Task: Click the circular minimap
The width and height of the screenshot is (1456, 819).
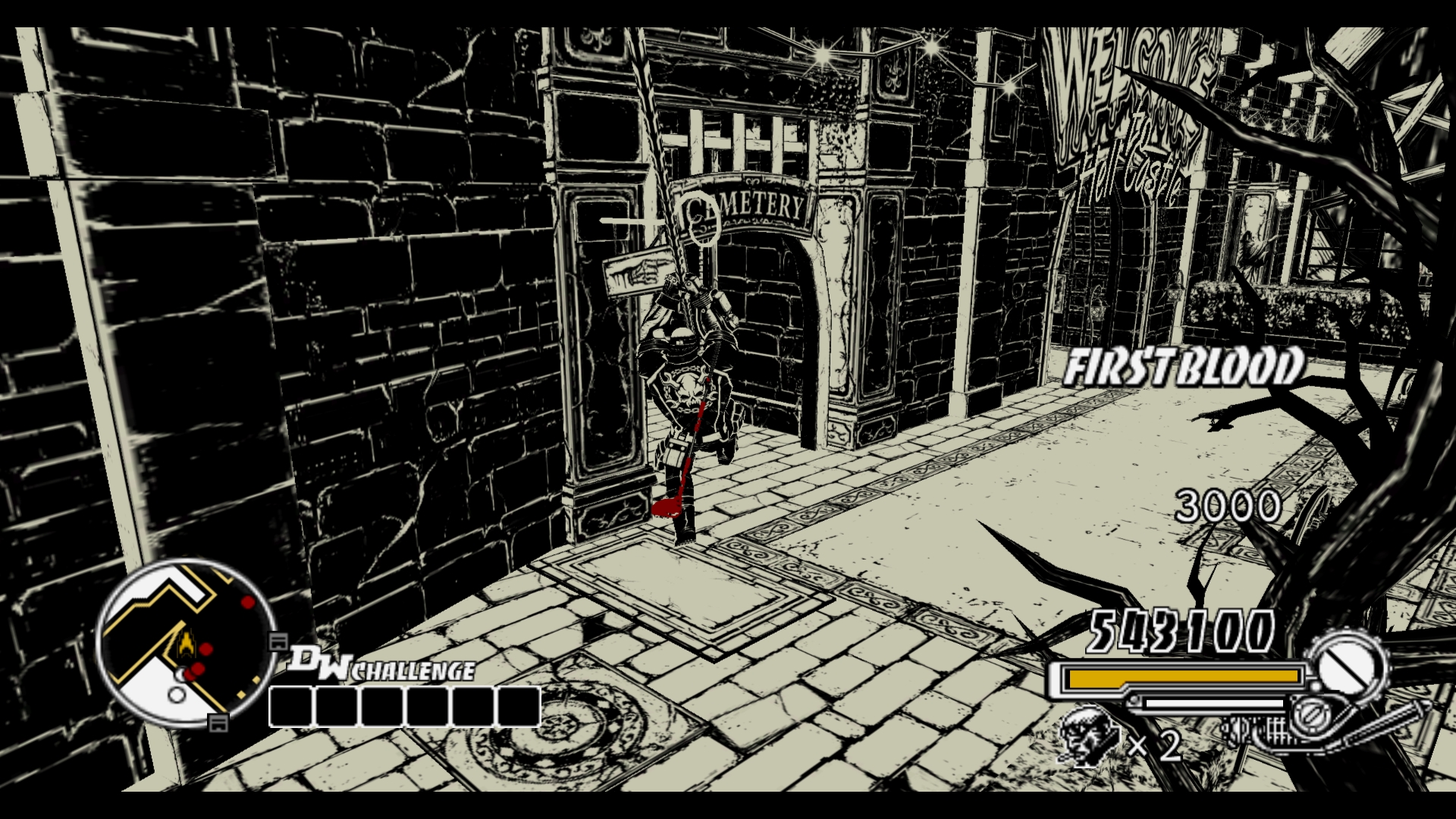Action: pyautogui.click(x=186, y=643)
